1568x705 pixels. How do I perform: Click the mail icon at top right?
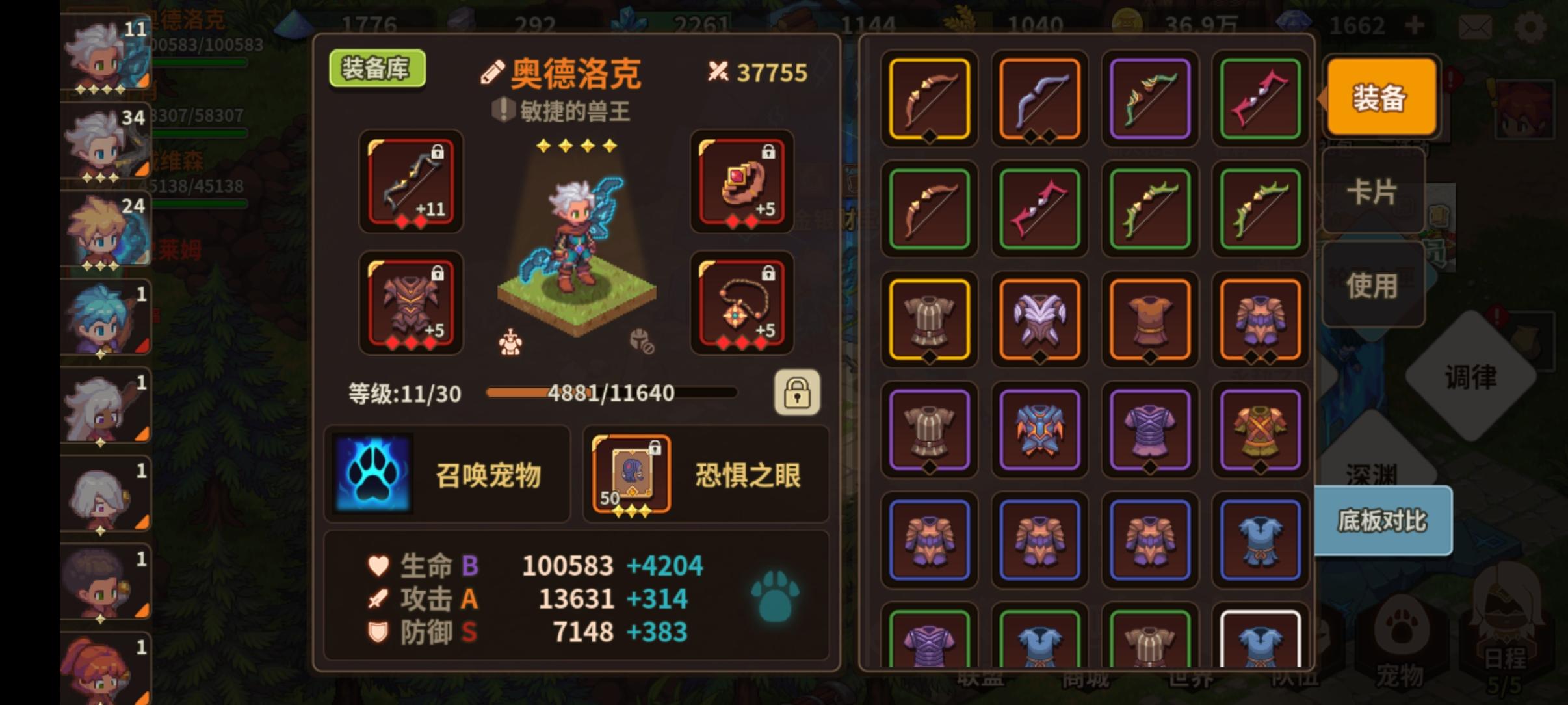coord(1477,26)
